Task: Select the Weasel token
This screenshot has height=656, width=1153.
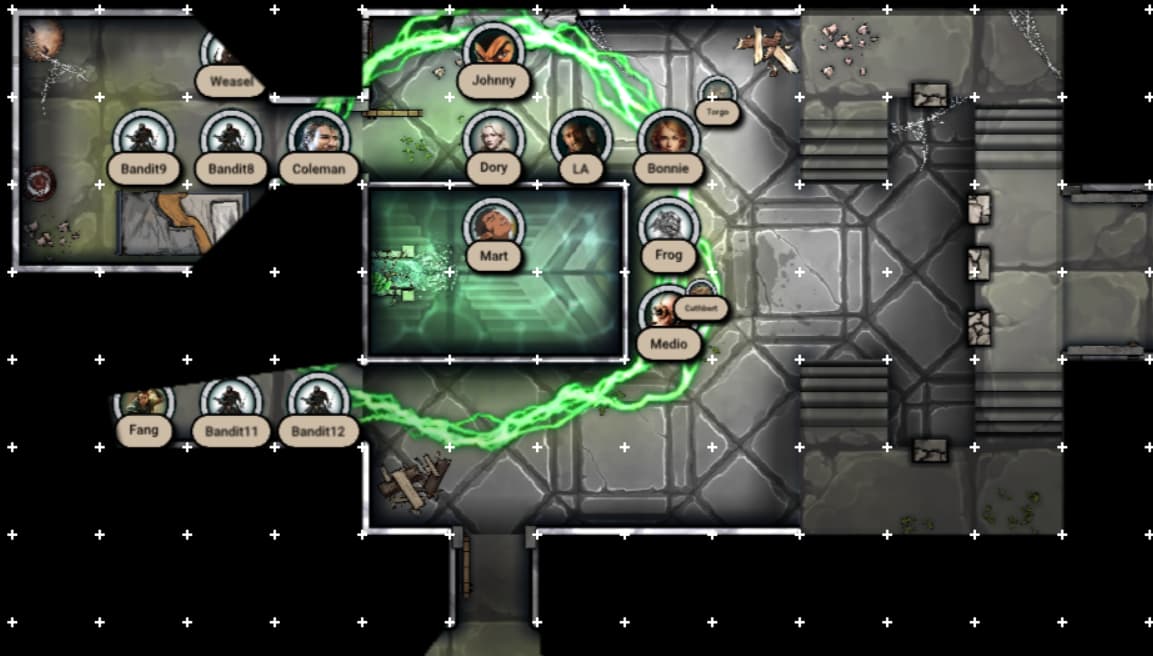Action: (x=228, y=55)
